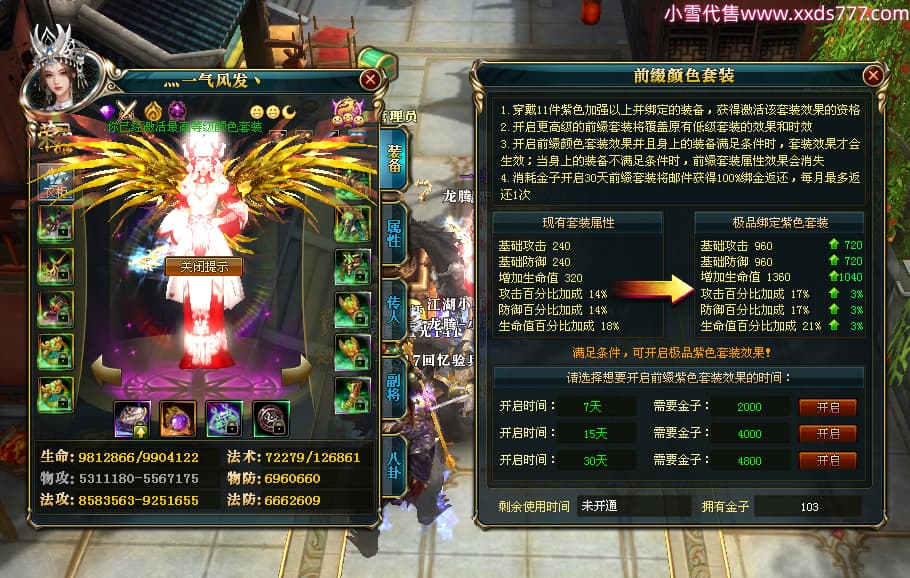Click the 关闭提示 button
The width and height of the screenshot is (910, 578).
(204, 267)
